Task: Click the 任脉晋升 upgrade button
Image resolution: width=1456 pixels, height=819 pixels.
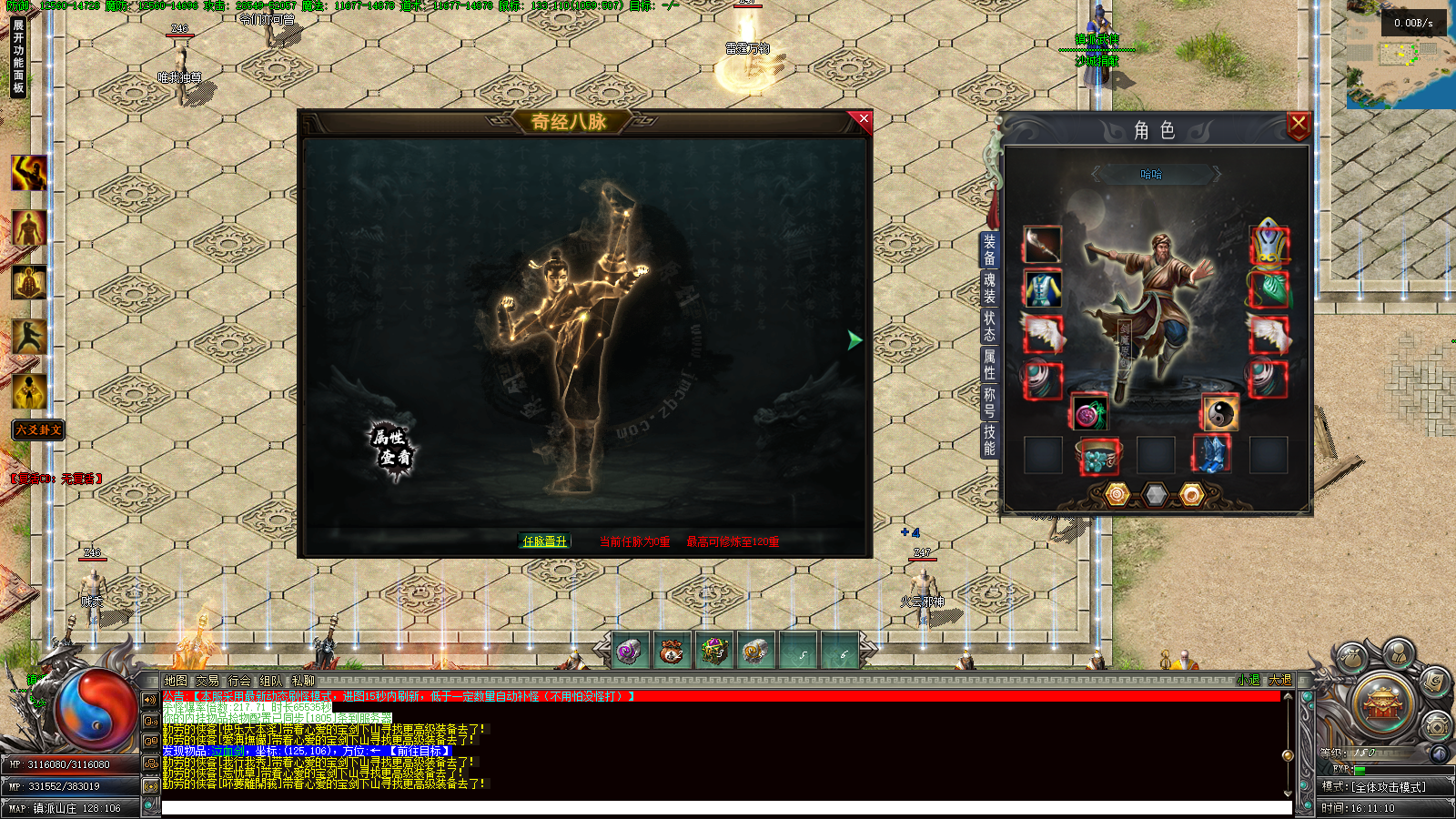Action: click(x=545, y=541)
